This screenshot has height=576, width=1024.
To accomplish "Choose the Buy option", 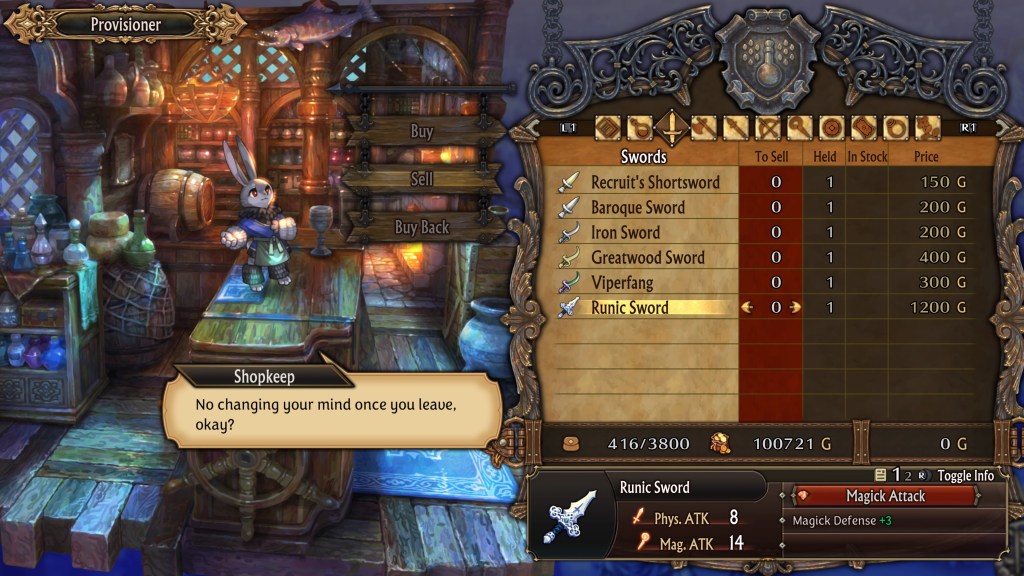I will point(422,131).
